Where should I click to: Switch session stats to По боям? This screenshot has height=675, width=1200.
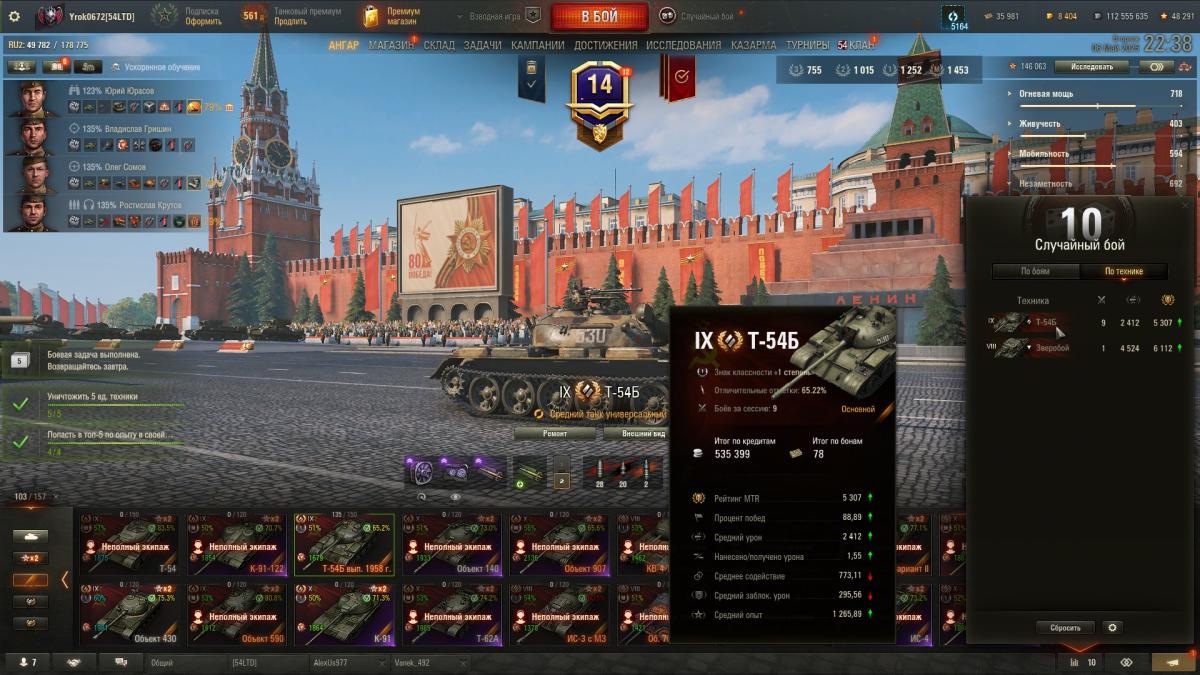click(1035, 271)
